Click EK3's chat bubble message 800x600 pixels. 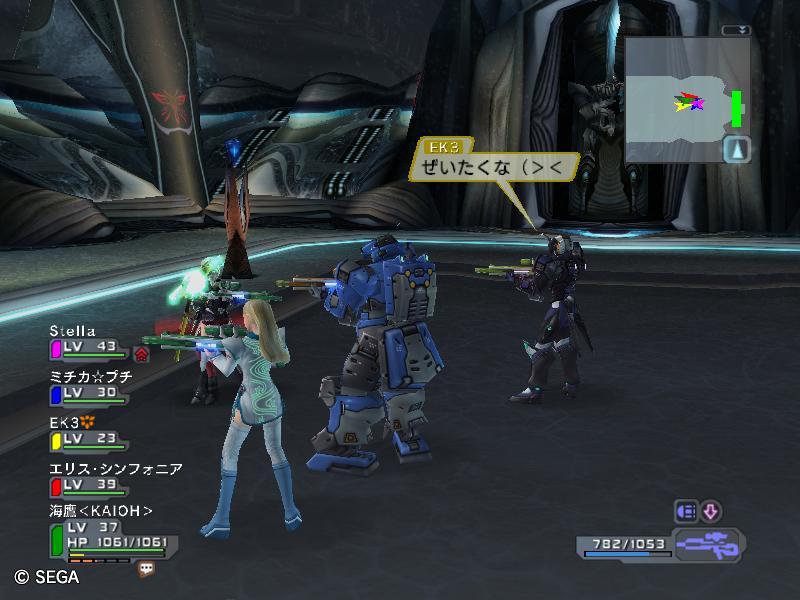click(x=494, y=167)
